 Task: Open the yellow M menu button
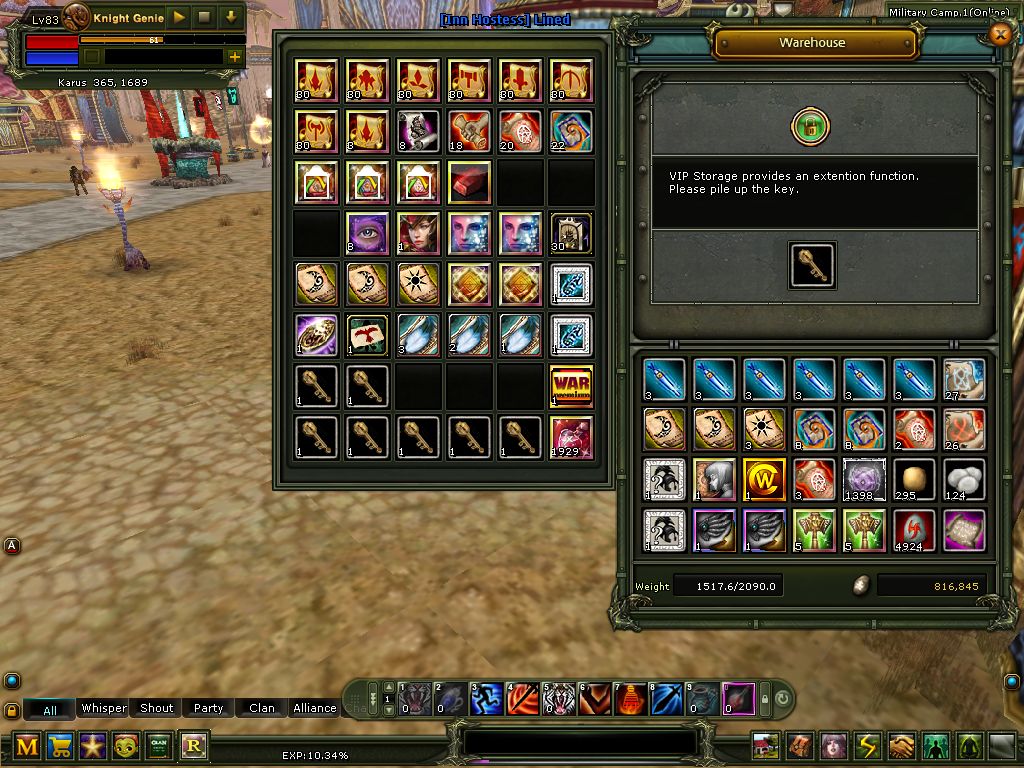coord(28,746)
